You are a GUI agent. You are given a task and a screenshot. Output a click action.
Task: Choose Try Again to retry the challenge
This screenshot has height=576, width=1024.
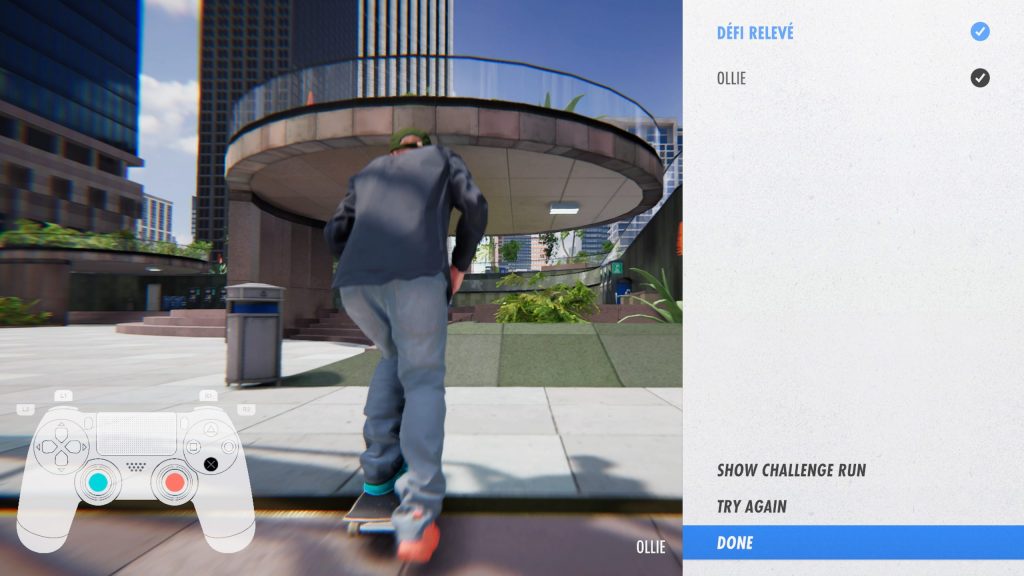click(x=752, y=507)
